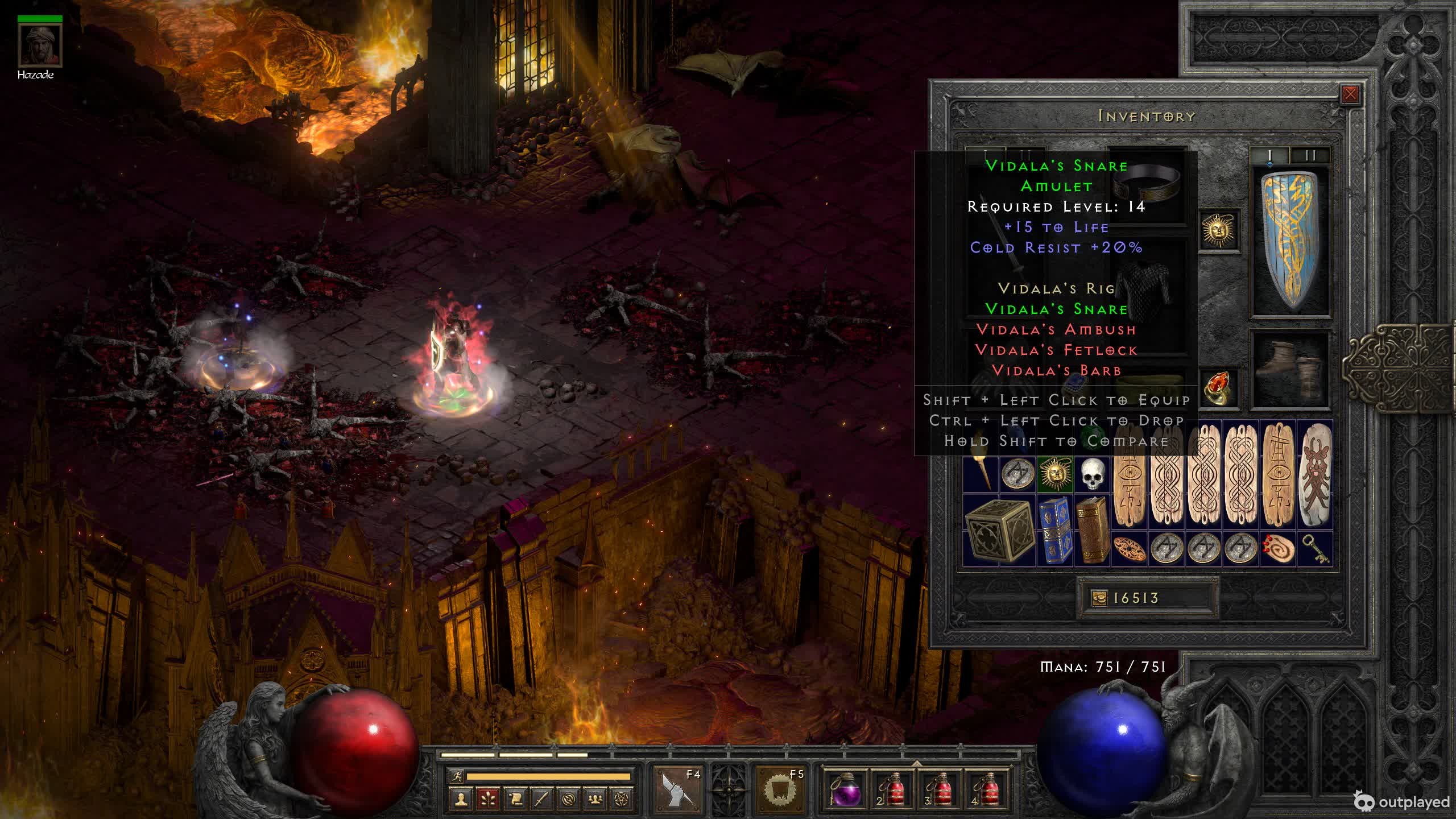
Task: Click the brown Identify tome
Action: (1091, 531)
